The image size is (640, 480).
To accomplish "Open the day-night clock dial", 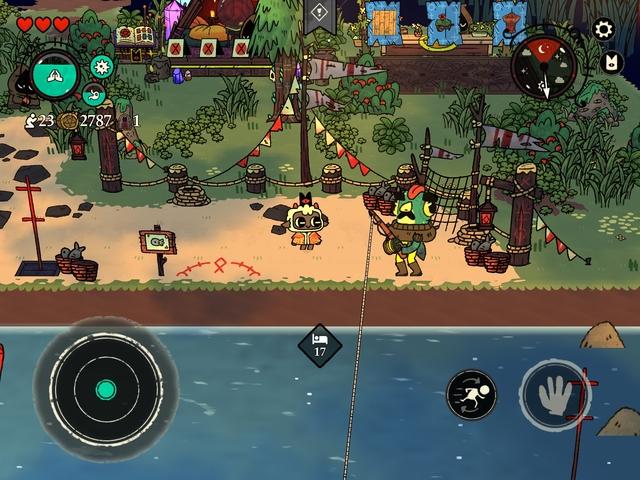I will click(544, 66).
